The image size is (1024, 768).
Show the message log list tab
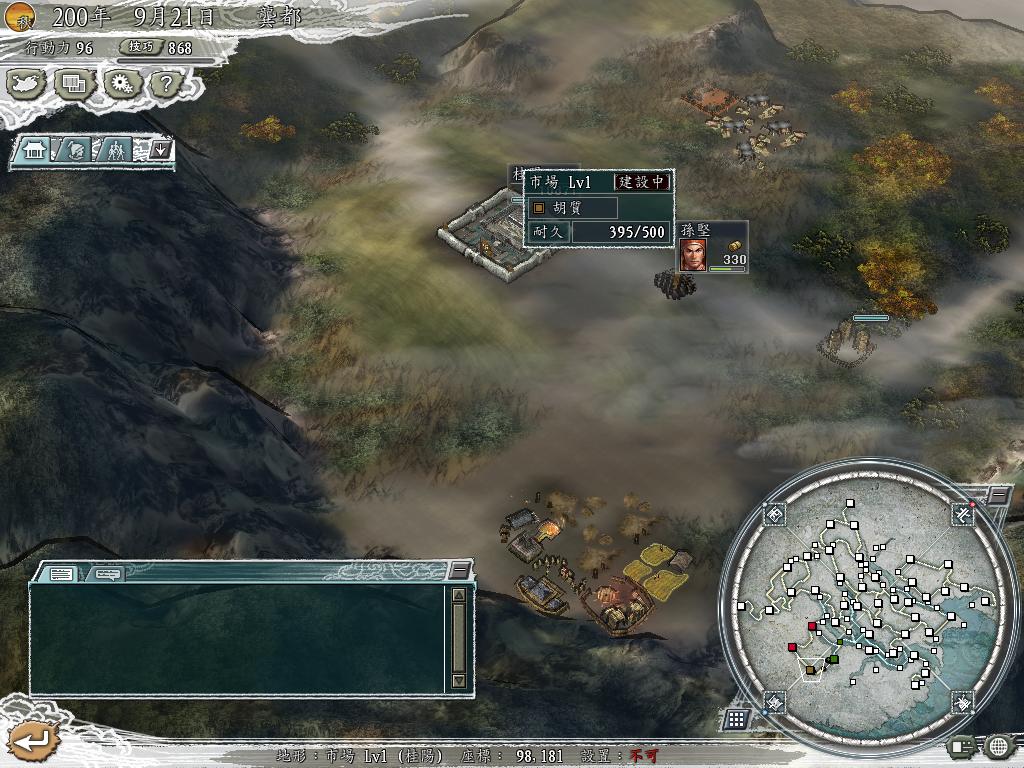point(61,574)
